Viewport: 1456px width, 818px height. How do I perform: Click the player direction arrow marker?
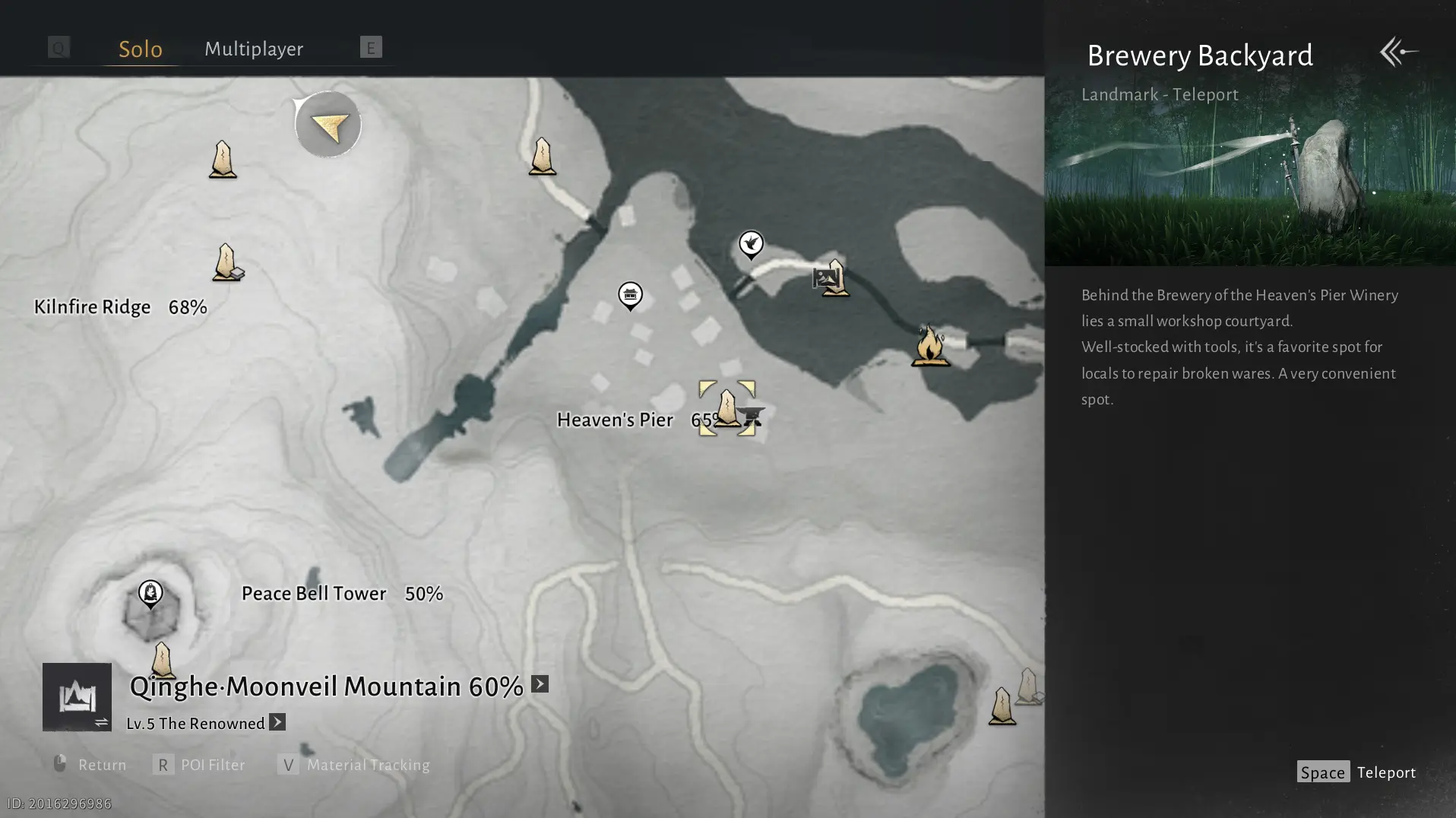[328, 125]
